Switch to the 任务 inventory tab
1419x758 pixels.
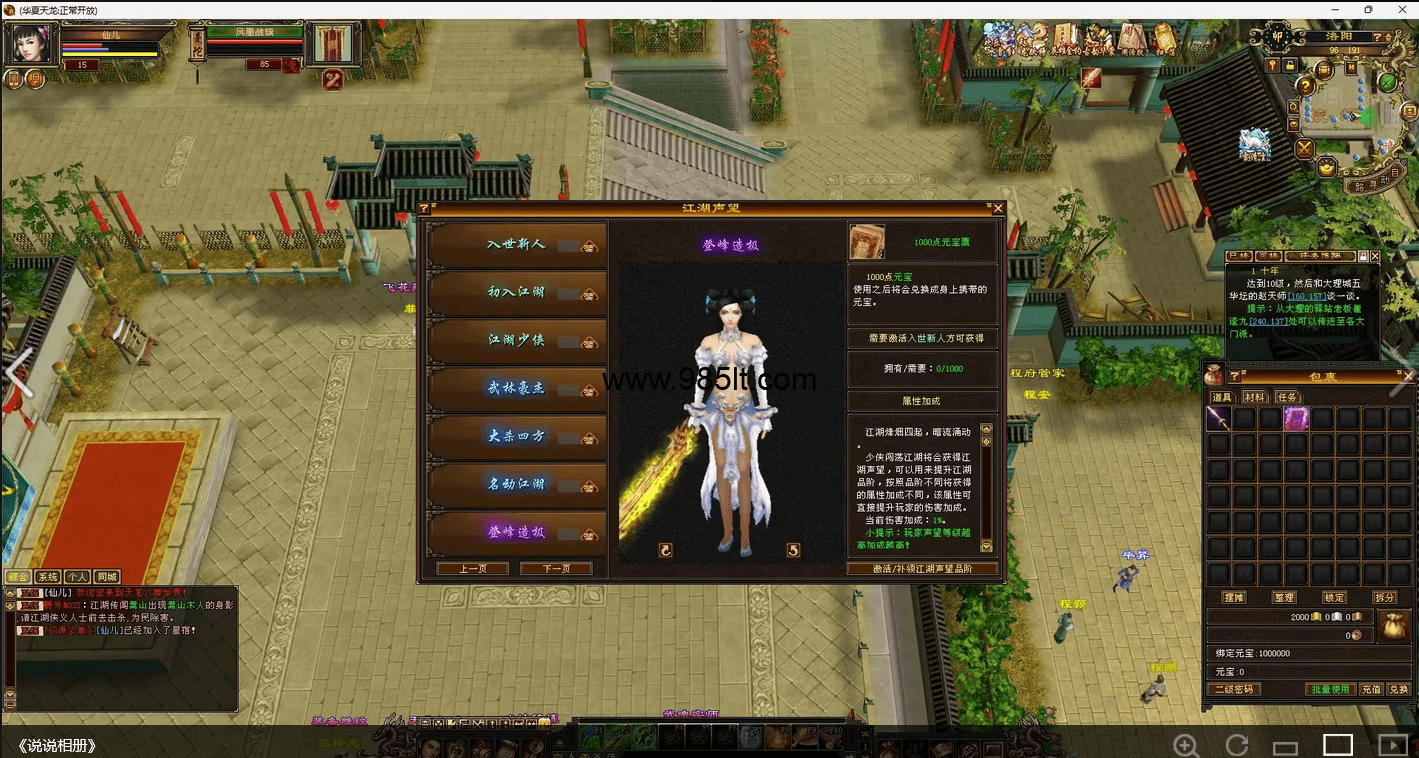(1287, 397)
